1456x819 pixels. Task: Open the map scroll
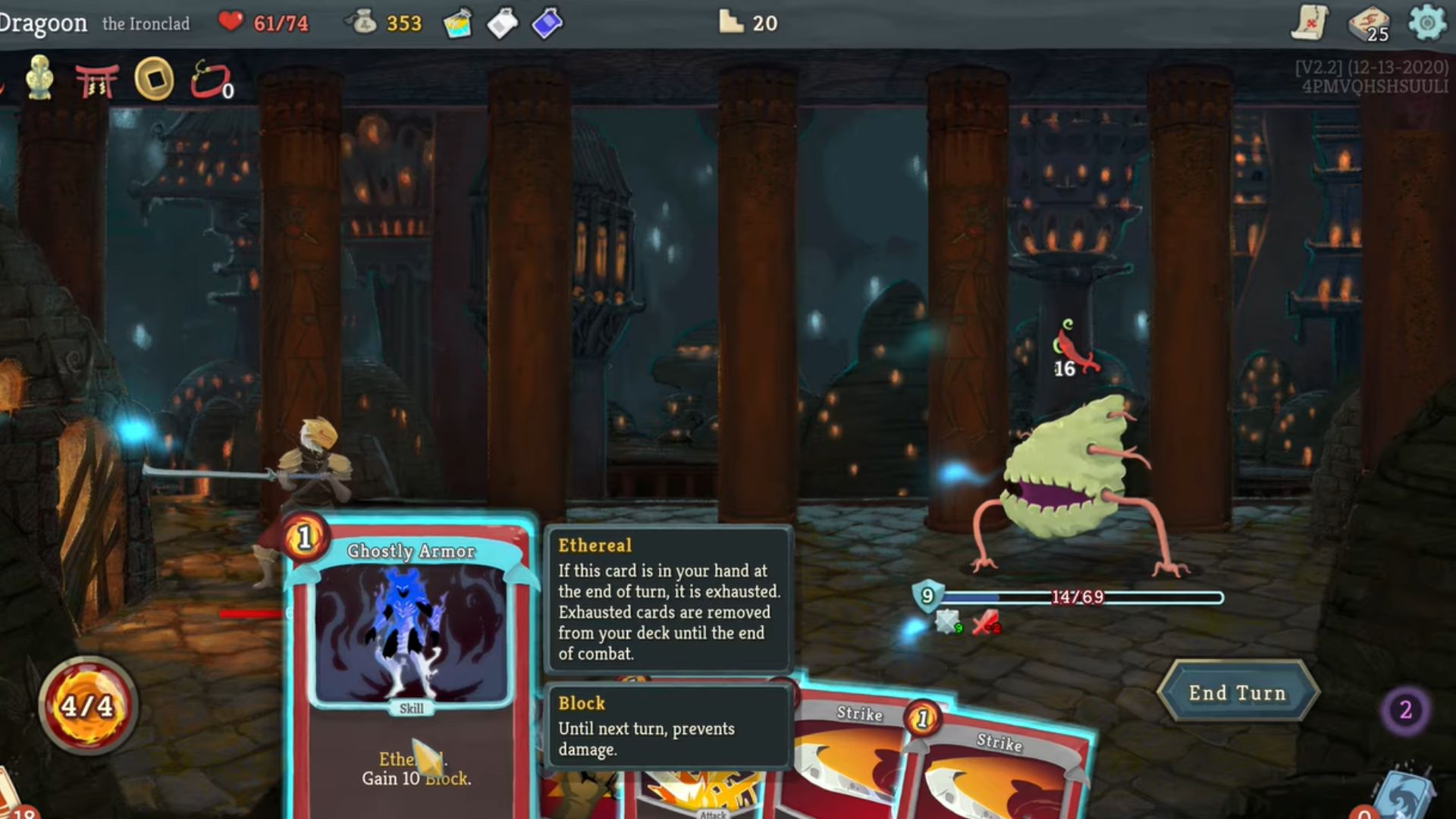[1310, 23]
